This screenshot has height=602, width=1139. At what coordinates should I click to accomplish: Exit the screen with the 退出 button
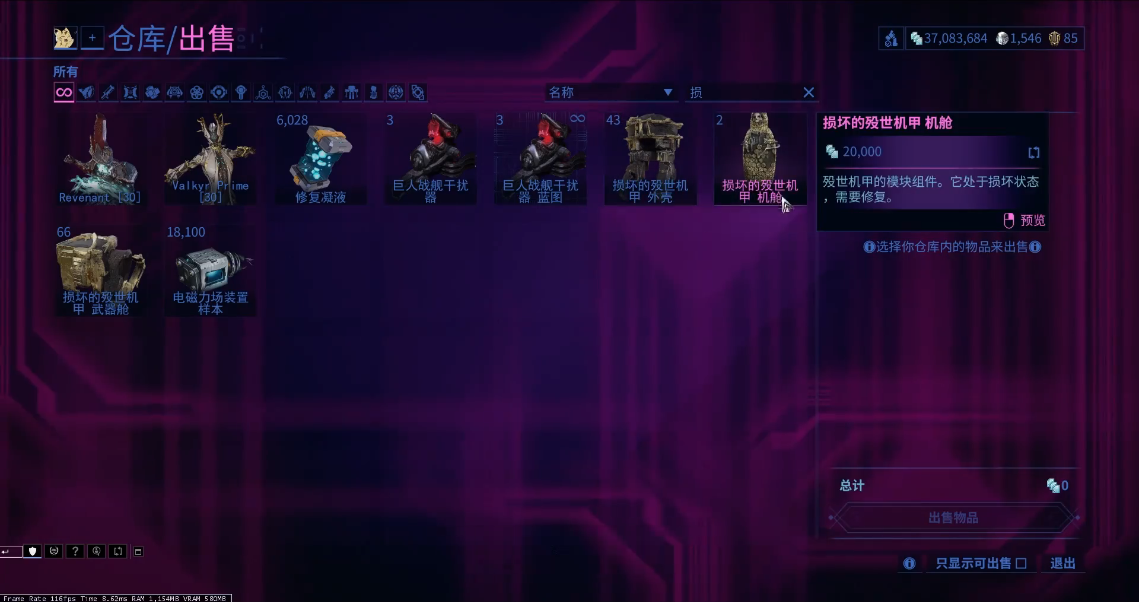point(1063,564)
